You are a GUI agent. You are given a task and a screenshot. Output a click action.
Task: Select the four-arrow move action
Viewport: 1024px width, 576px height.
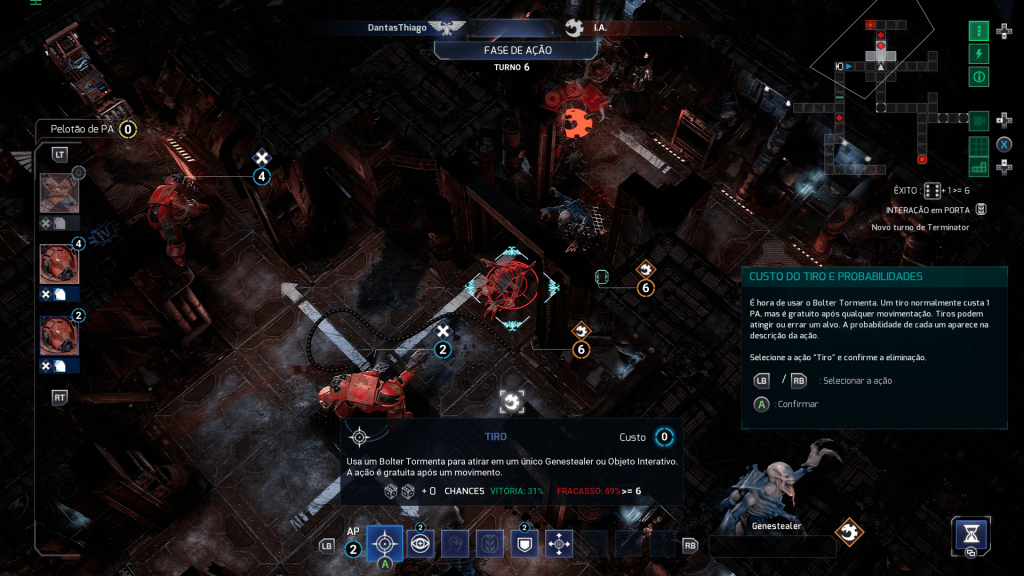tap(559, 544)
